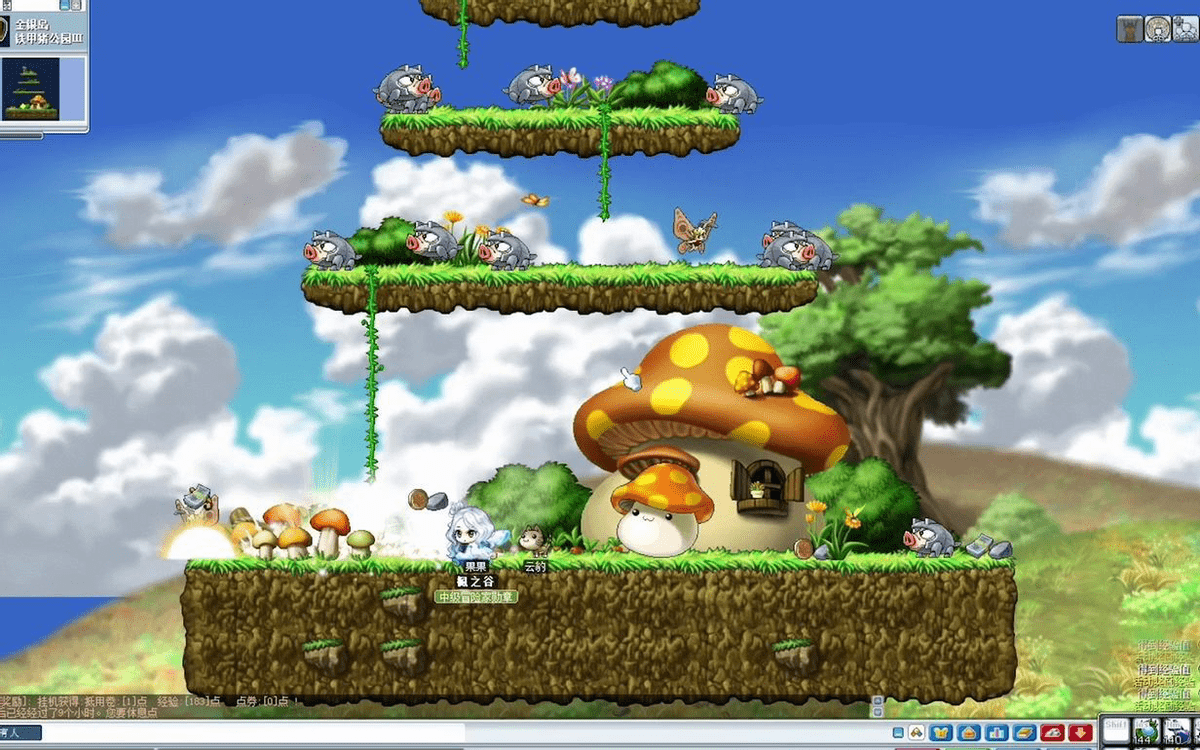1200x750 pixels.
Task: Open the add-party-members icon
Action: (1186, 29)
